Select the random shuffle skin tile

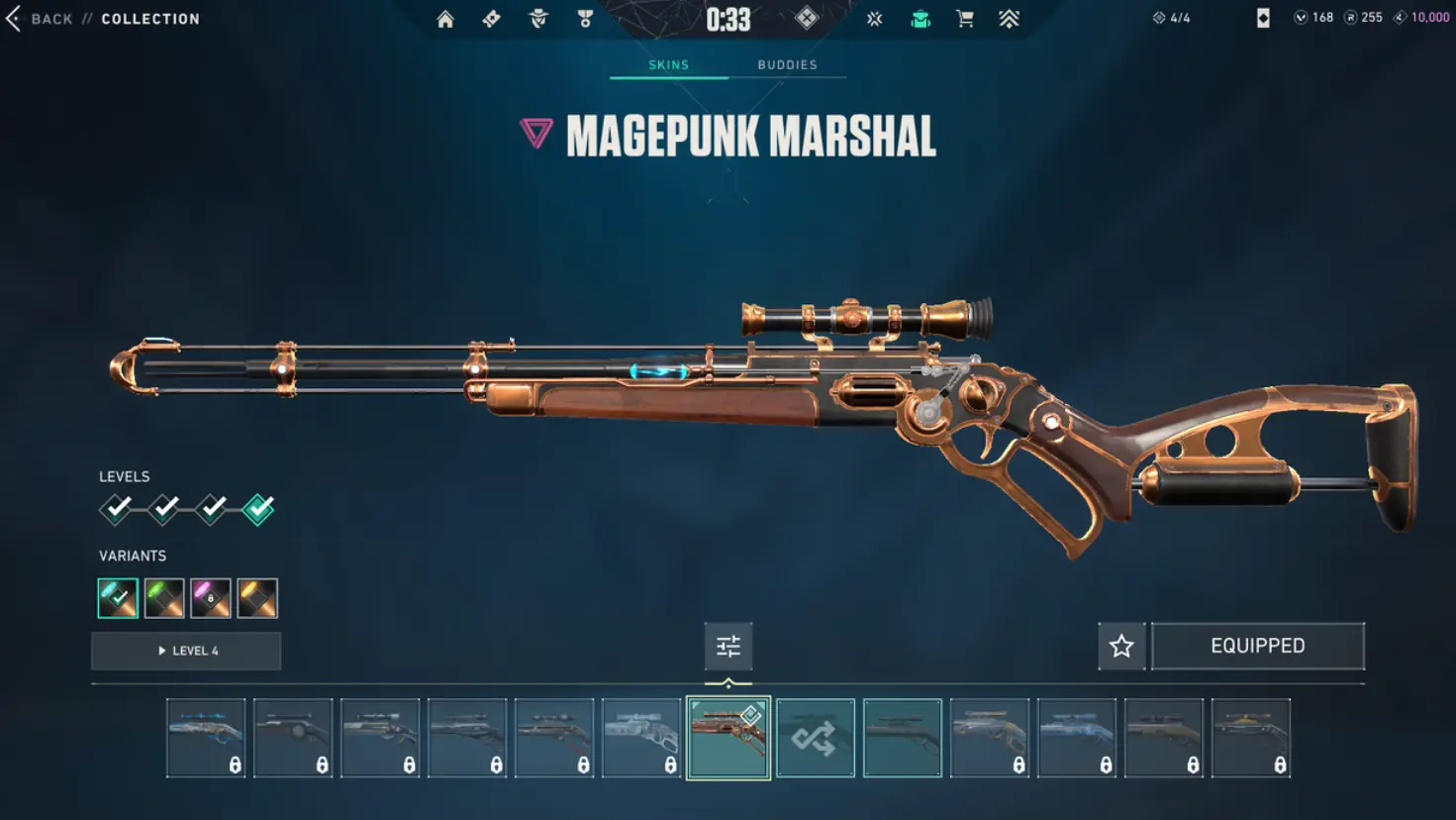(816, 739)
